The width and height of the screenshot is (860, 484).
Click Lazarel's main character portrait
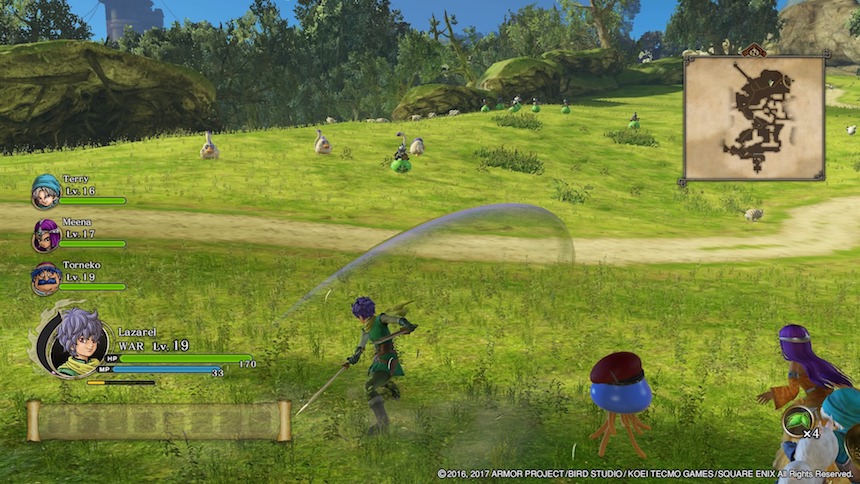72,342
